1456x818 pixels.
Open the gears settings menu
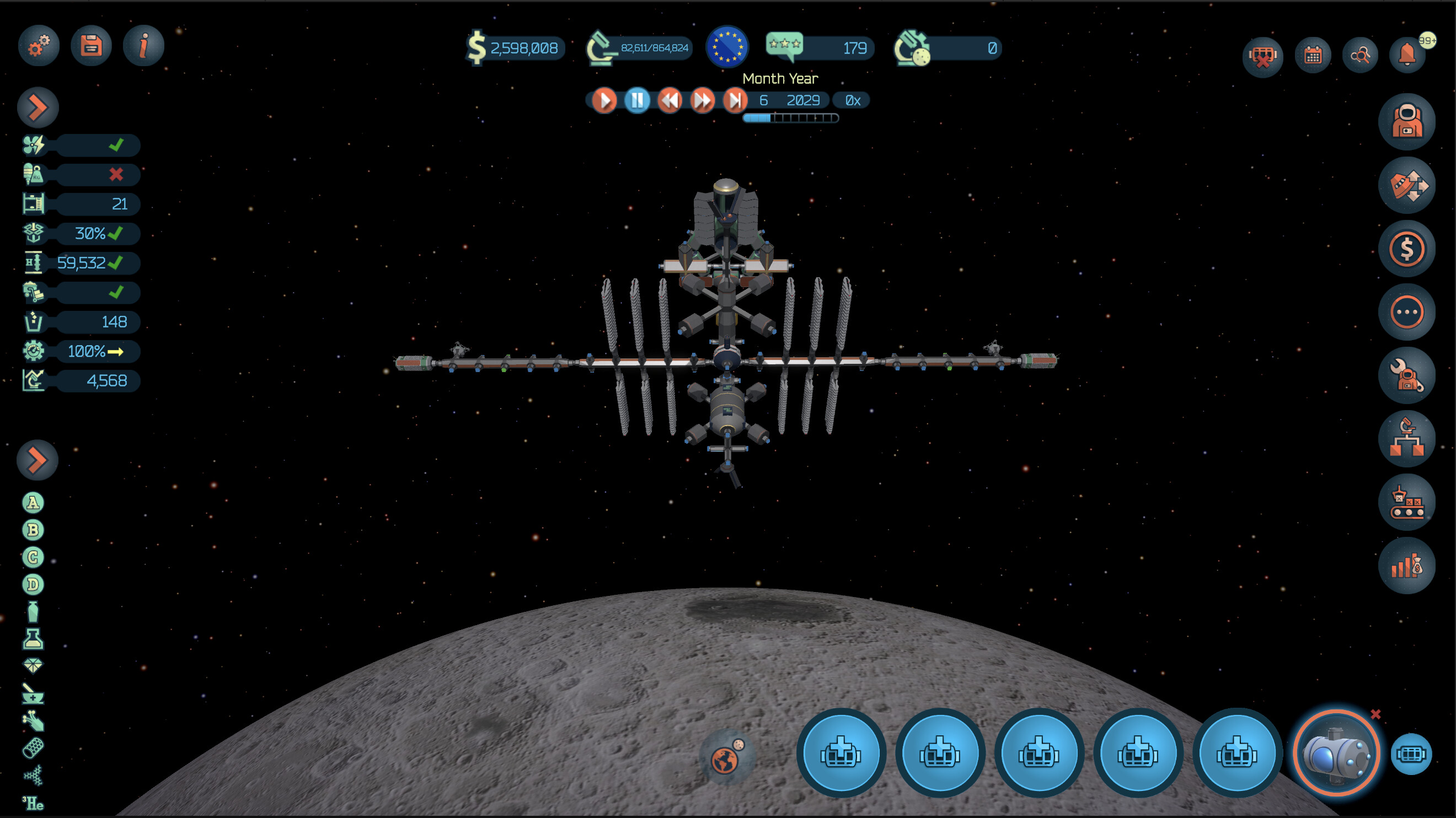39,46
